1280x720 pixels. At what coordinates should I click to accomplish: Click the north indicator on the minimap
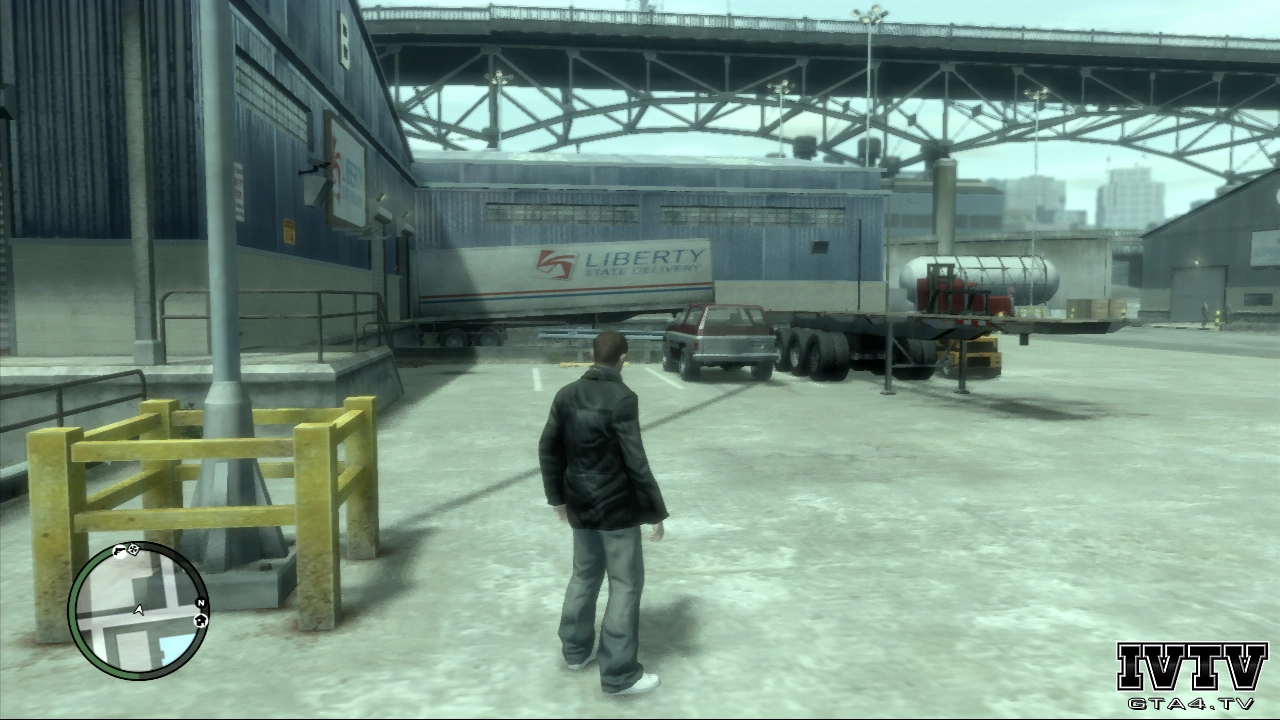[201, 603]
